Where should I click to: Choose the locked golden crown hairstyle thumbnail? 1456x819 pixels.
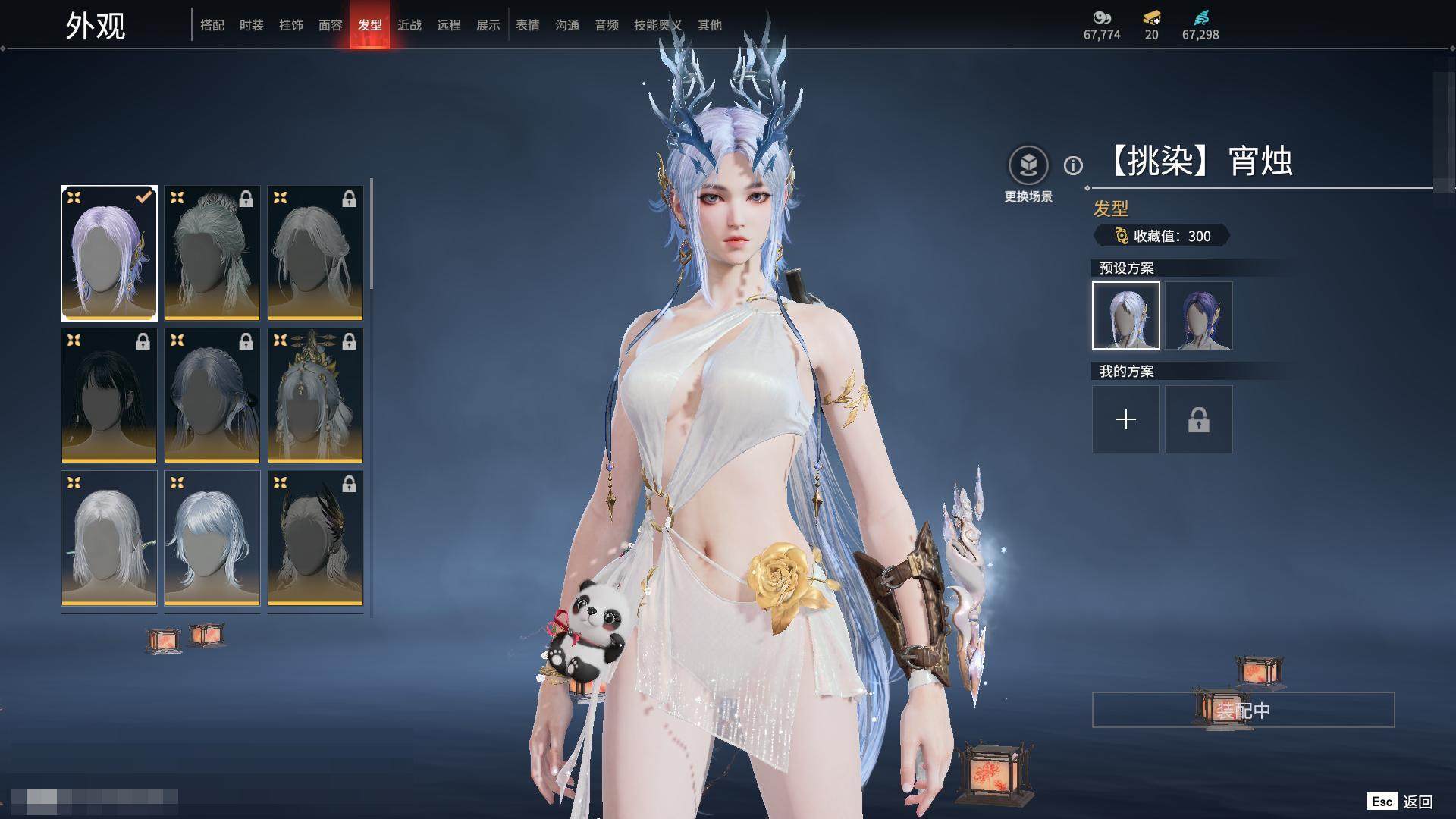[315, 395]
